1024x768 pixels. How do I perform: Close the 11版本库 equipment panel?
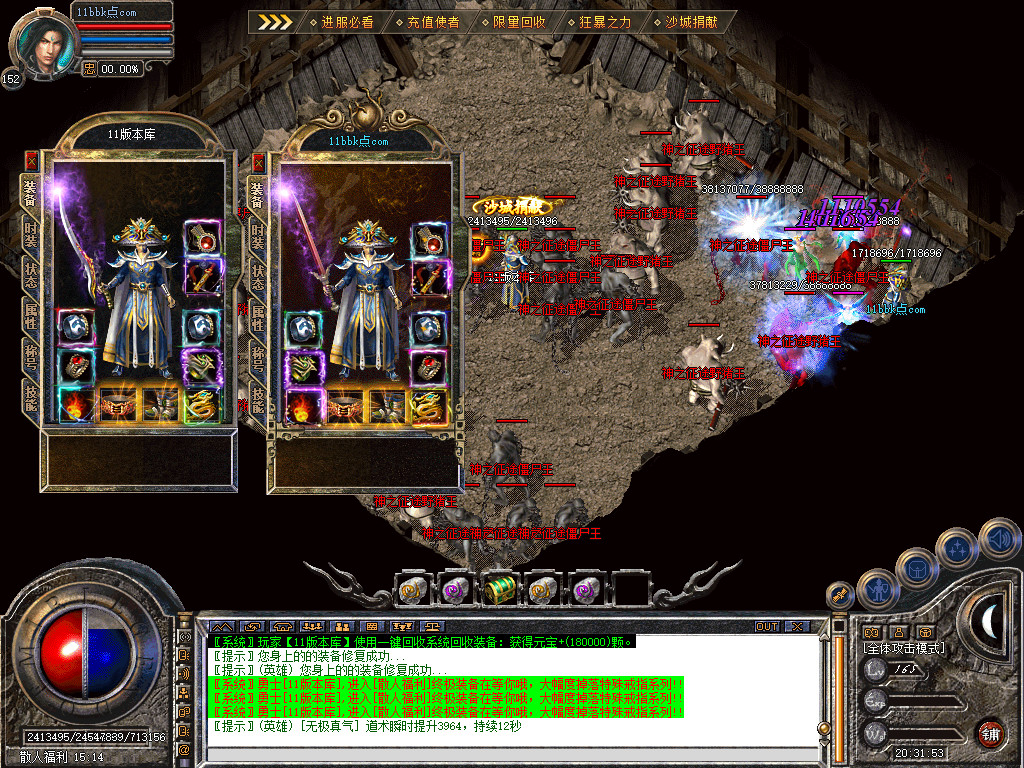pos(31,160)
